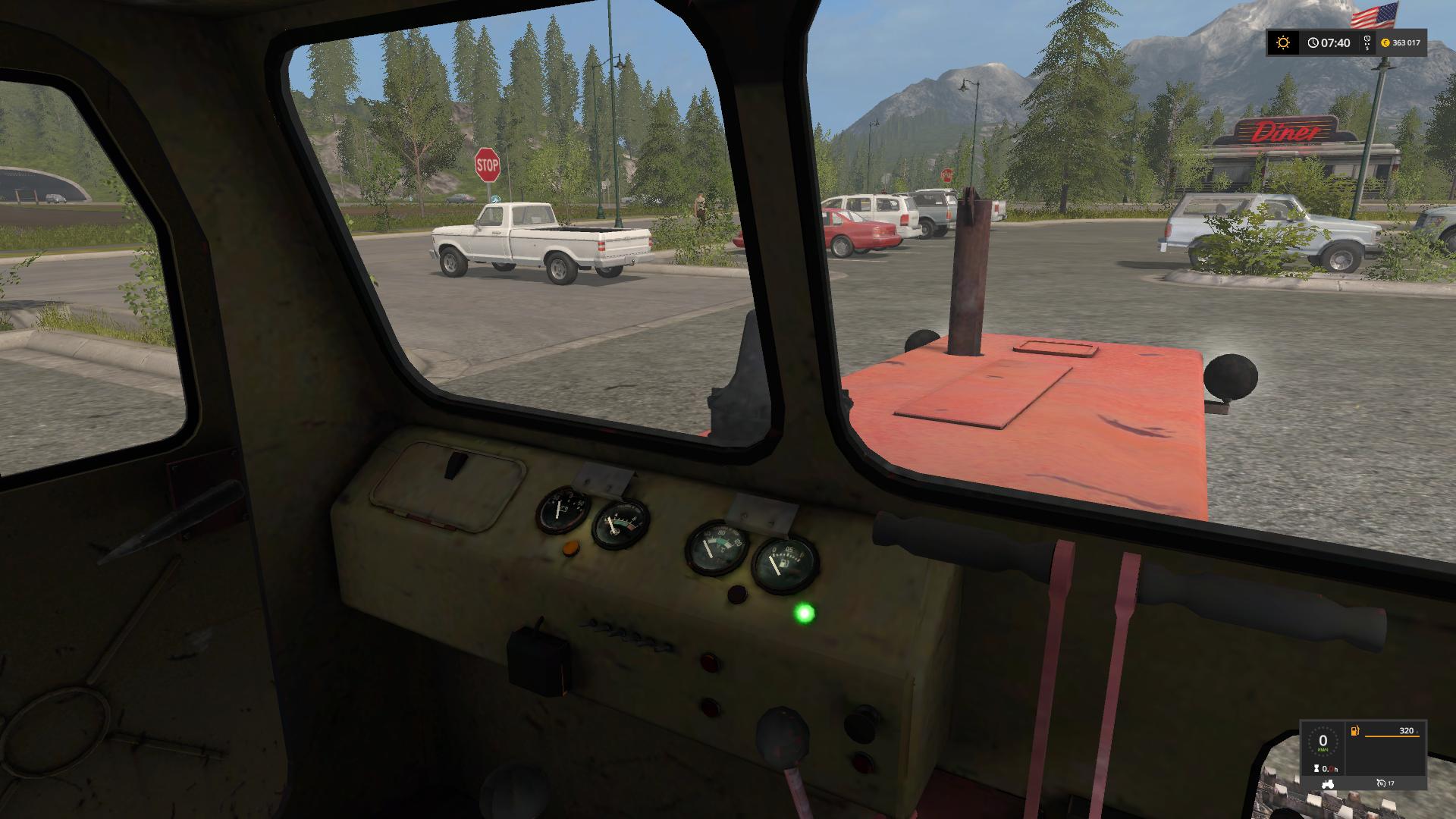Click the orange fuel pump icon
The height and width of the screenshot is (819, 1456).
(1354, 732)
